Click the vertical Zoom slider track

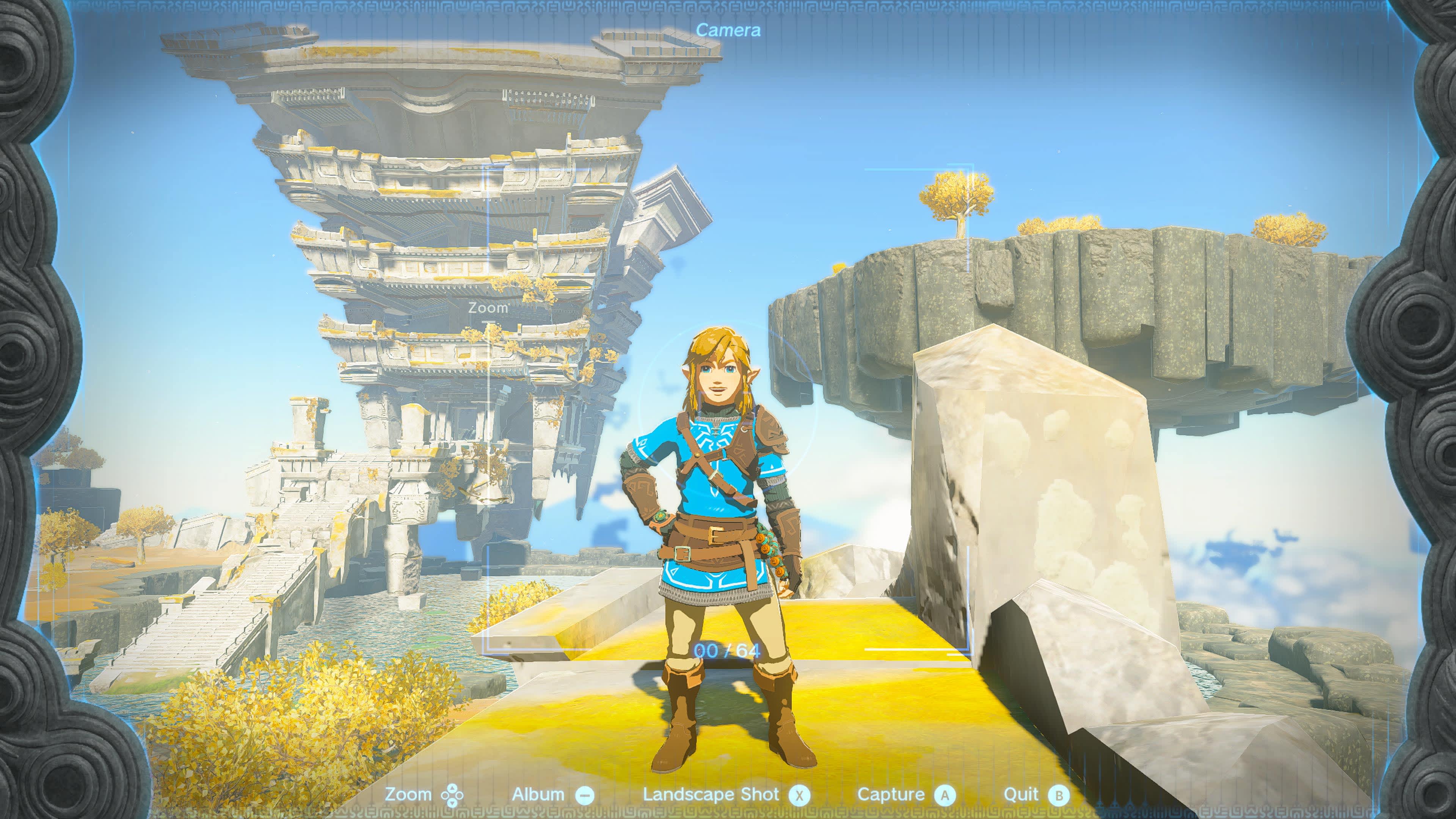[x=490, y=430]
